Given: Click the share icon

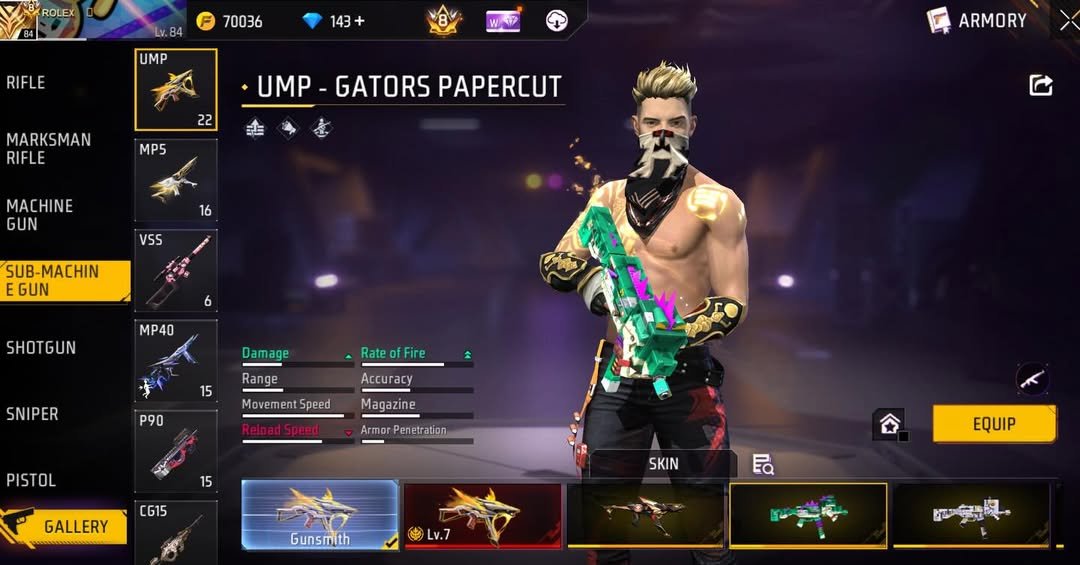Looking at the screenshot, I should point(1041,86).
